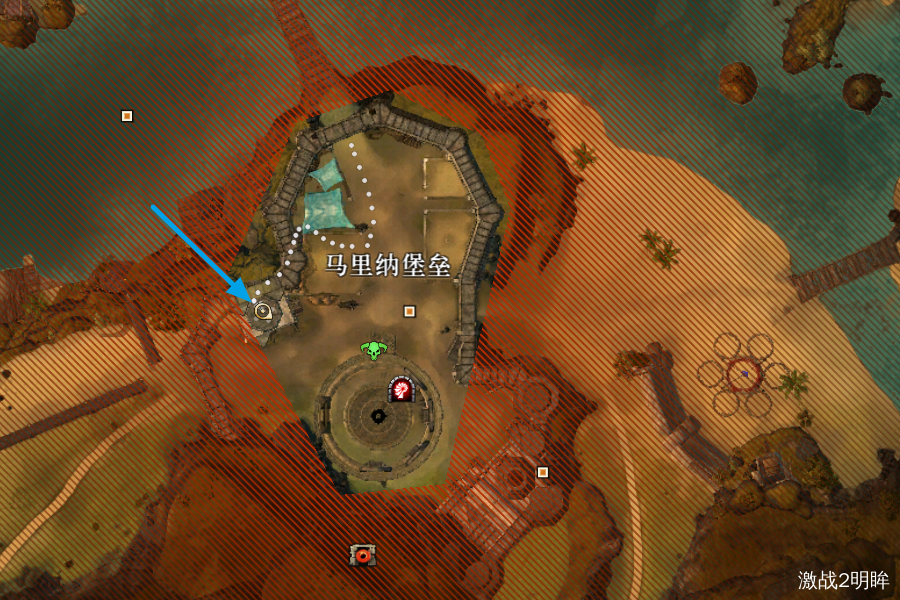Click the green horned skull marker
The height and width of the screenshot is (600, 900).
pos(374,350)
